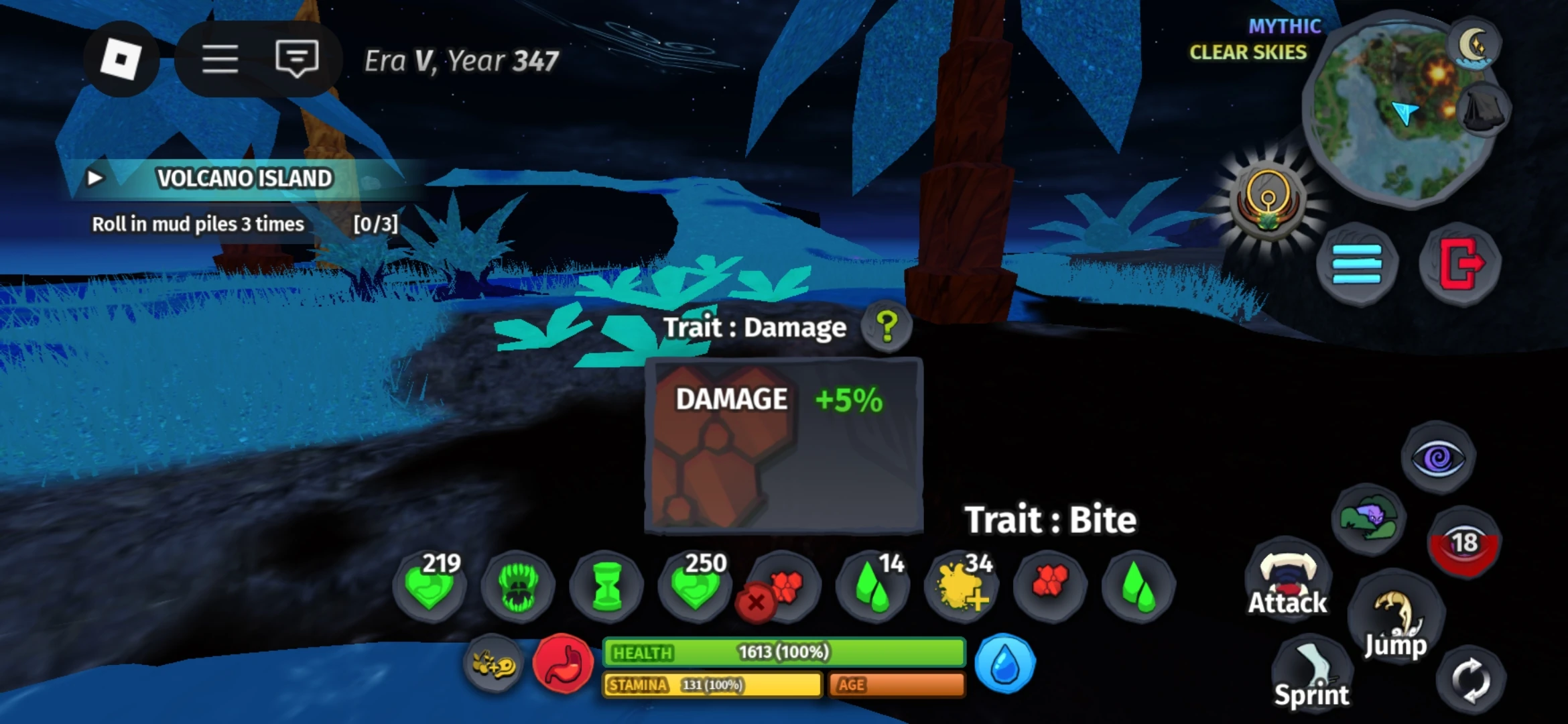Open the minimap in the top right

click(x=1397, y=107)
